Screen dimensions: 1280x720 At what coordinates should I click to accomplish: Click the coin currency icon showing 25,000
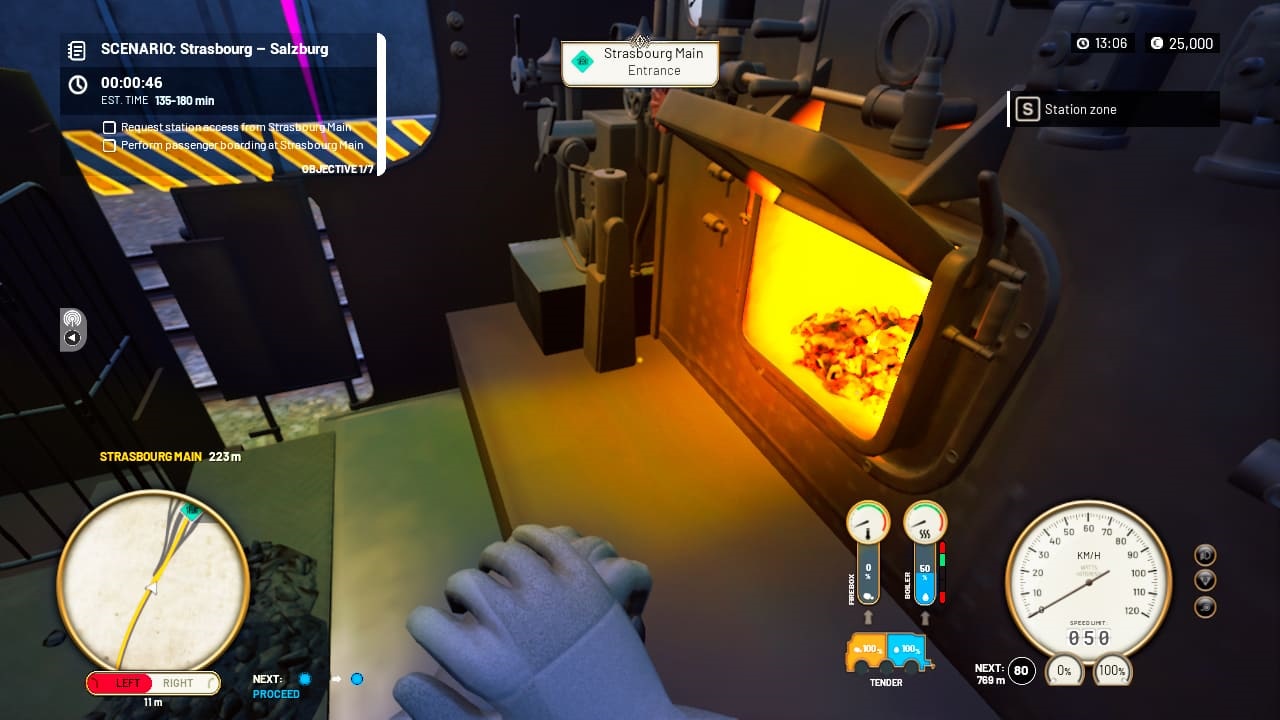(1157, 43)
